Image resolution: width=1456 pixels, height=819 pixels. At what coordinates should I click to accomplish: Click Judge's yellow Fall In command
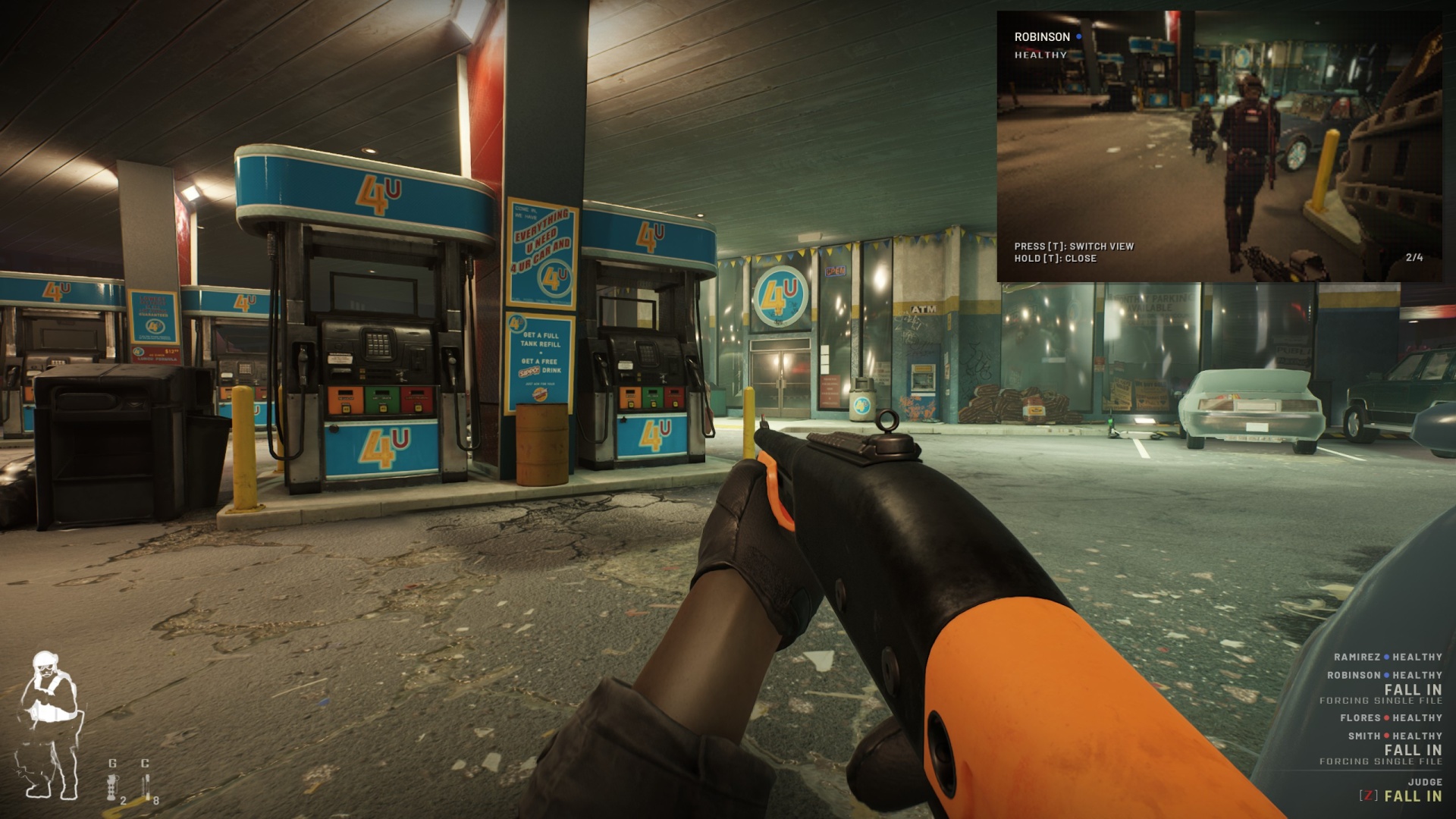1412,796
